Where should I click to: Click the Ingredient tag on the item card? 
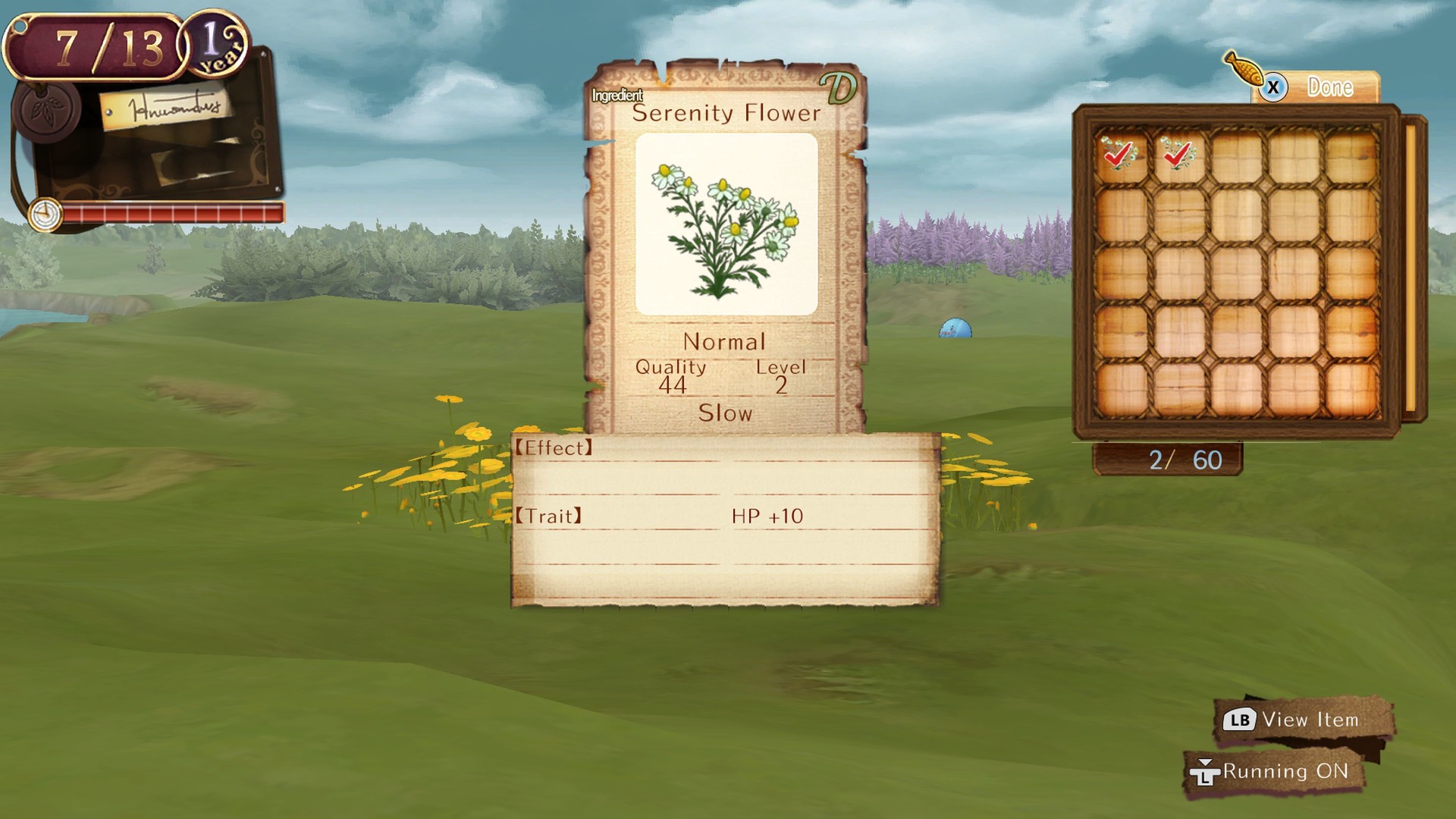[617, 96]
